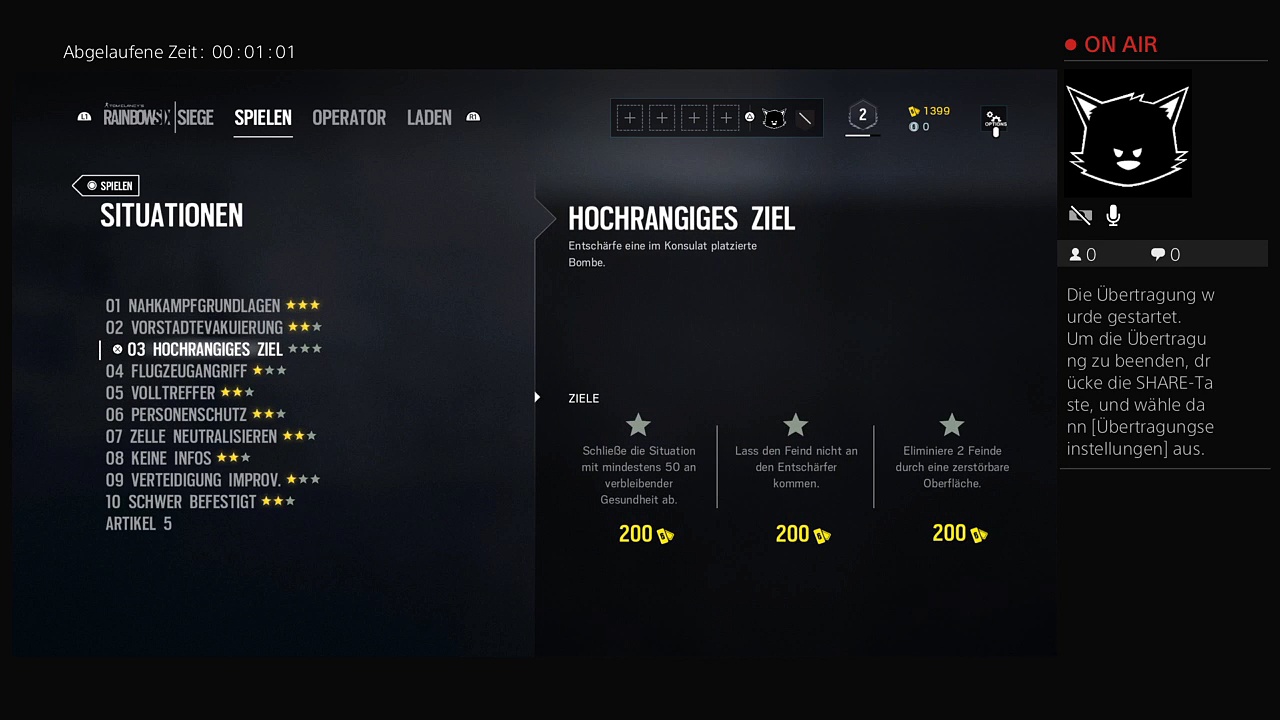1280x720 pixels.
Task: Pick situation 05 Volltreffer
Action: [161, 393]
